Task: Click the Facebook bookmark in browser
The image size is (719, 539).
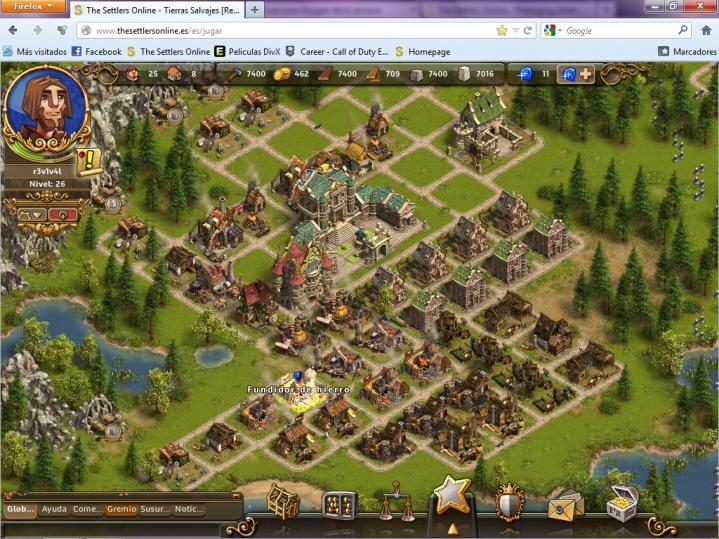Action: (x=95, y=51)
